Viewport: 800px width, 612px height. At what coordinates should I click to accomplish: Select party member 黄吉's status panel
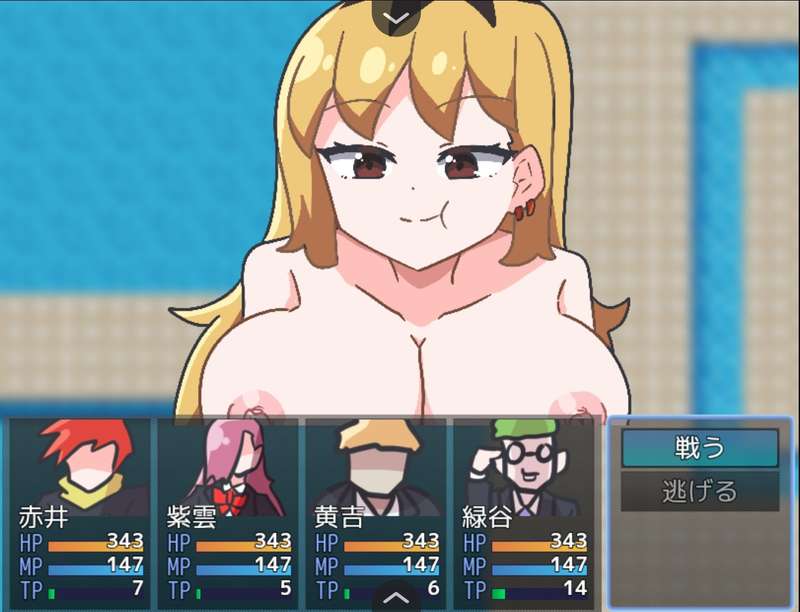point(379,511)
